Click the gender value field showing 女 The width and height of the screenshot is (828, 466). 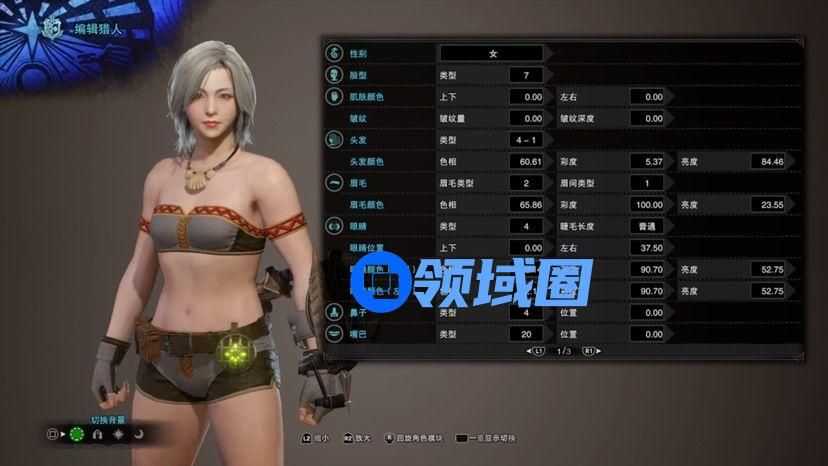[492, 53]
